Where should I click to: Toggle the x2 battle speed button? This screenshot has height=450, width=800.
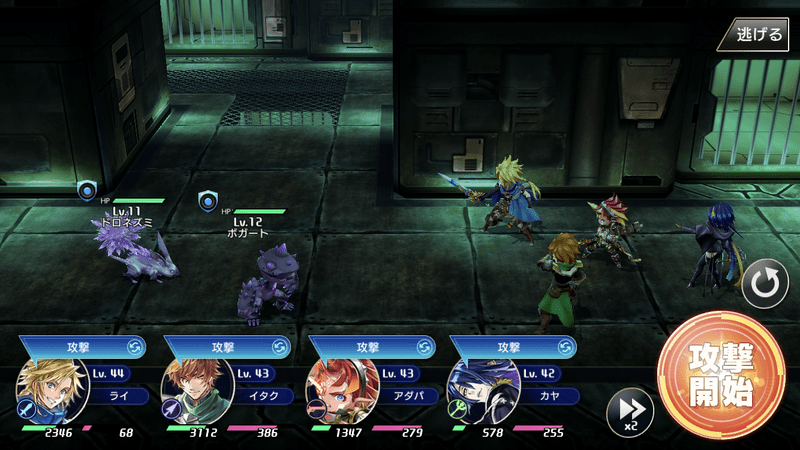pos(631,410)
